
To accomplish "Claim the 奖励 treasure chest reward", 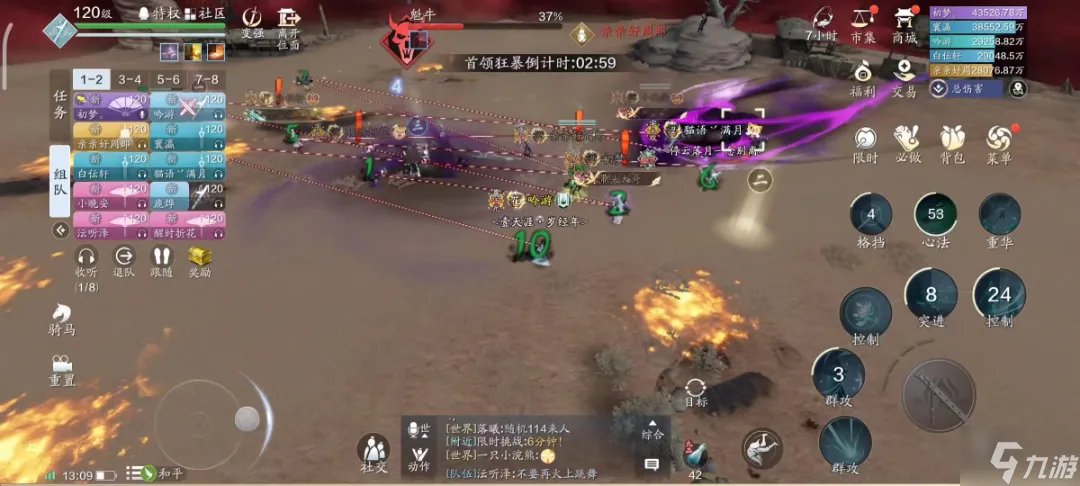I will (x=201, y=262).
